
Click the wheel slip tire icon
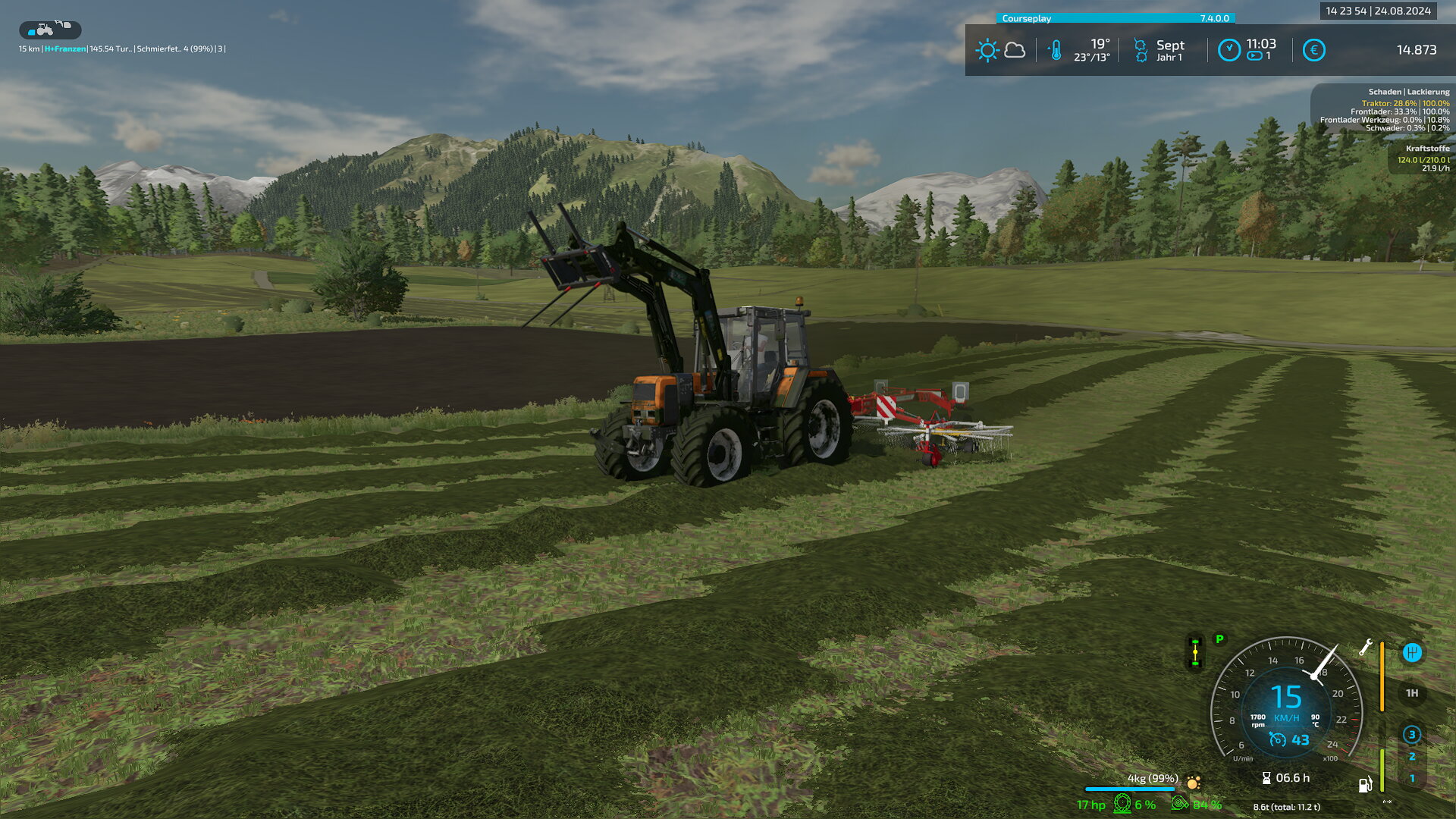click(x=1122, y=804)
